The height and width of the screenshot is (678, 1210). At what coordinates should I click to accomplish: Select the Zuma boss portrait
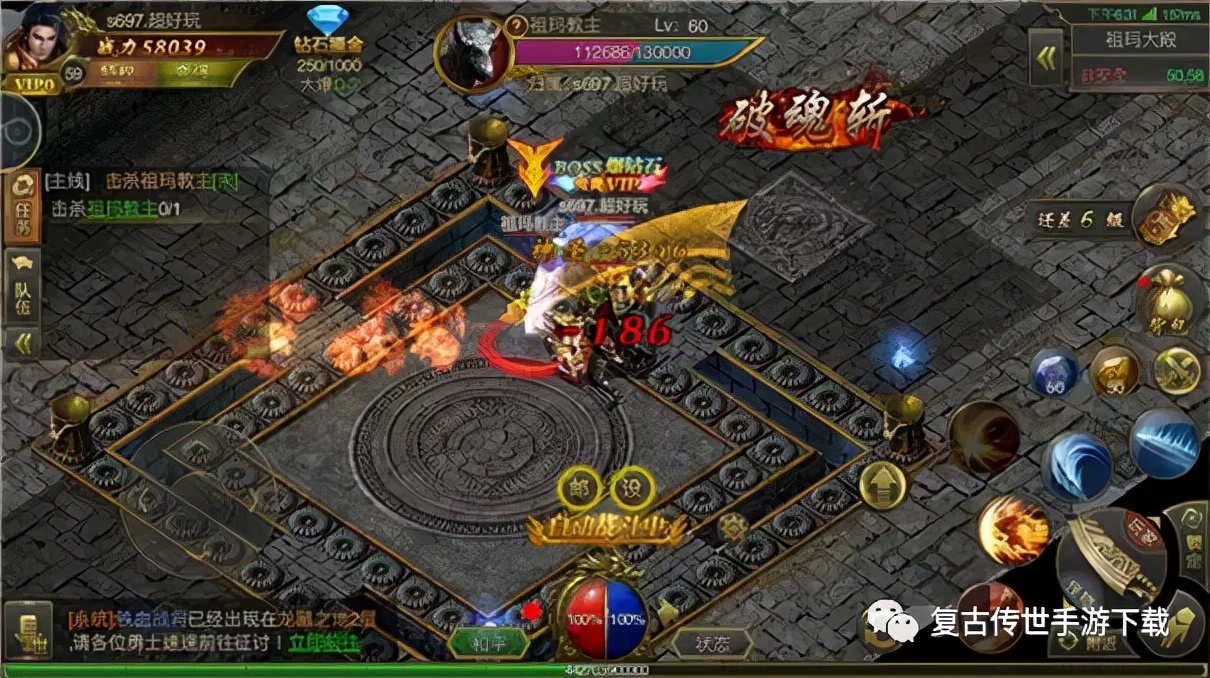coord(471,52)
